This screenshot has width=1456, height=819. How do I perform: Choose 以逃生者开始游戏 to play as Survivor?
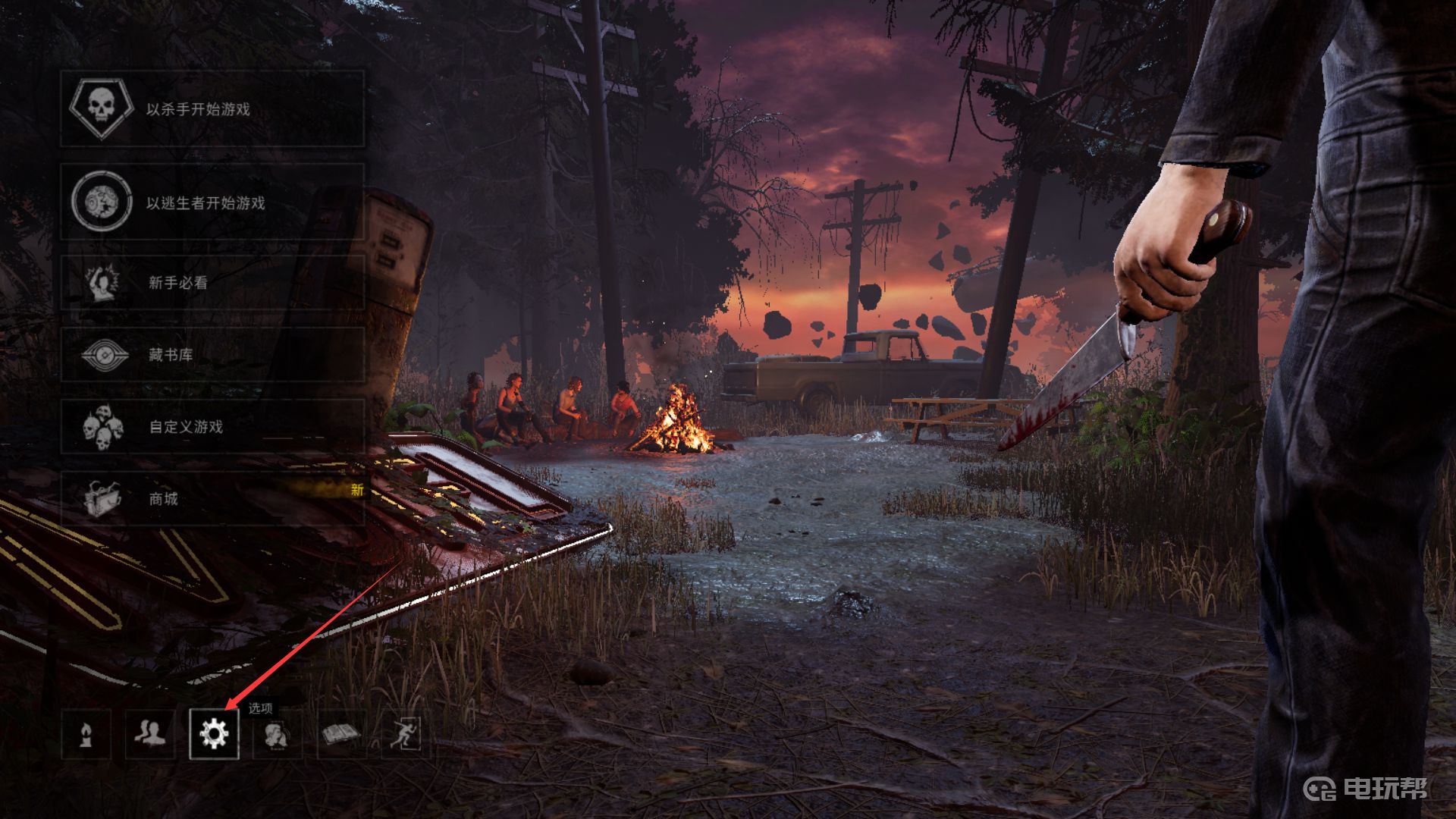pos(212,202)
